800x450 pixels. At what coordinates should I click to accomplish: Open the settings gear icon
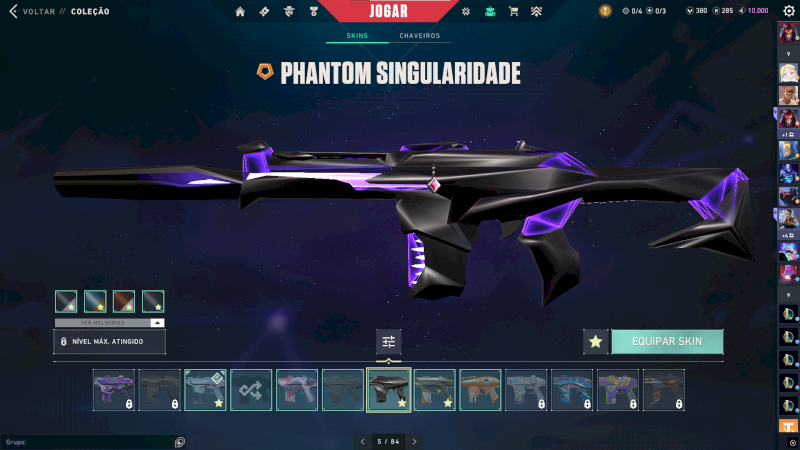(788, 11)
